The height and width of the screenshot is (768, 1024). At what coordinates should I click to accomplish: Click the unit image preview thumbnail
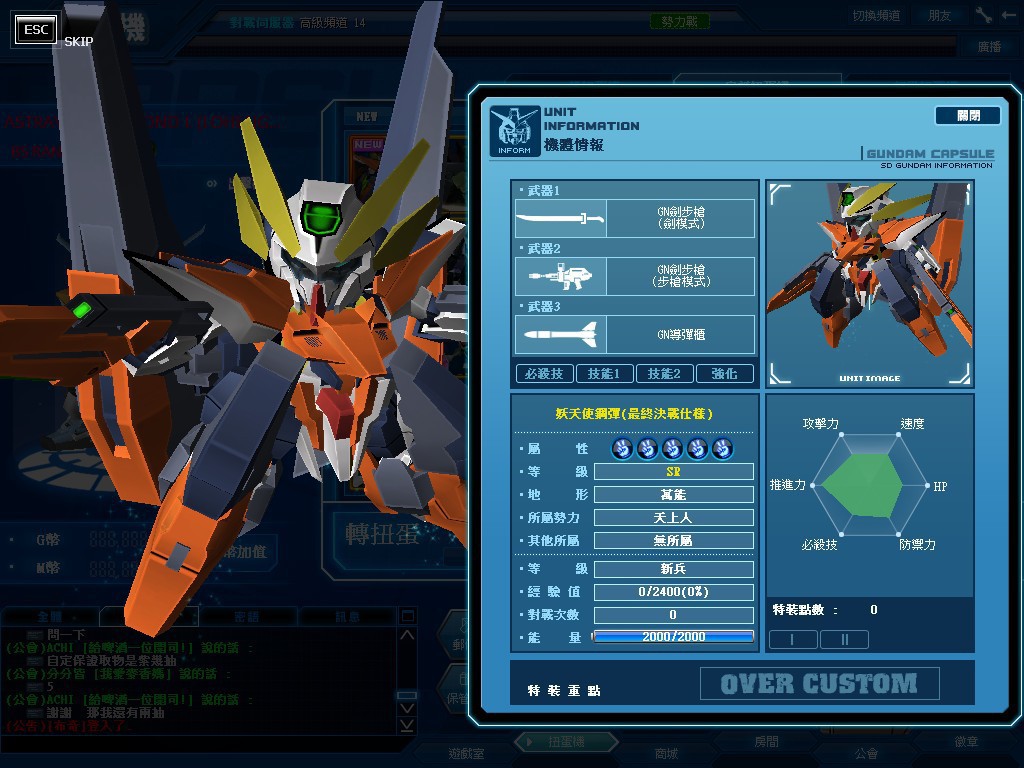click(x=869, y=284)
